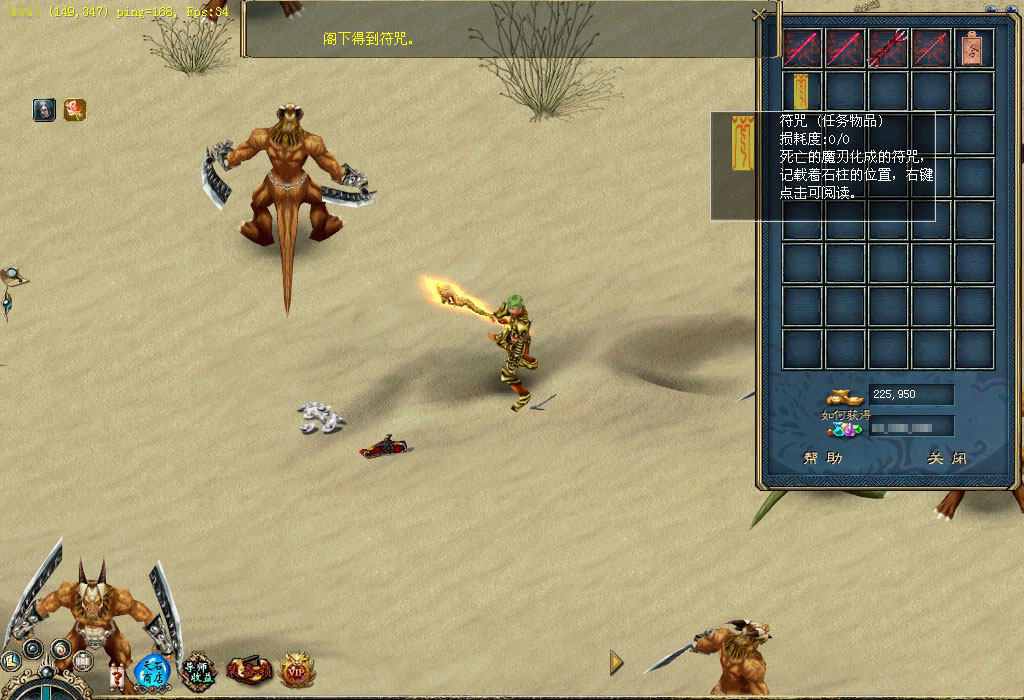Click the grey skull status icon
This screenshot has width=1024, height=700.
(44, 110)
